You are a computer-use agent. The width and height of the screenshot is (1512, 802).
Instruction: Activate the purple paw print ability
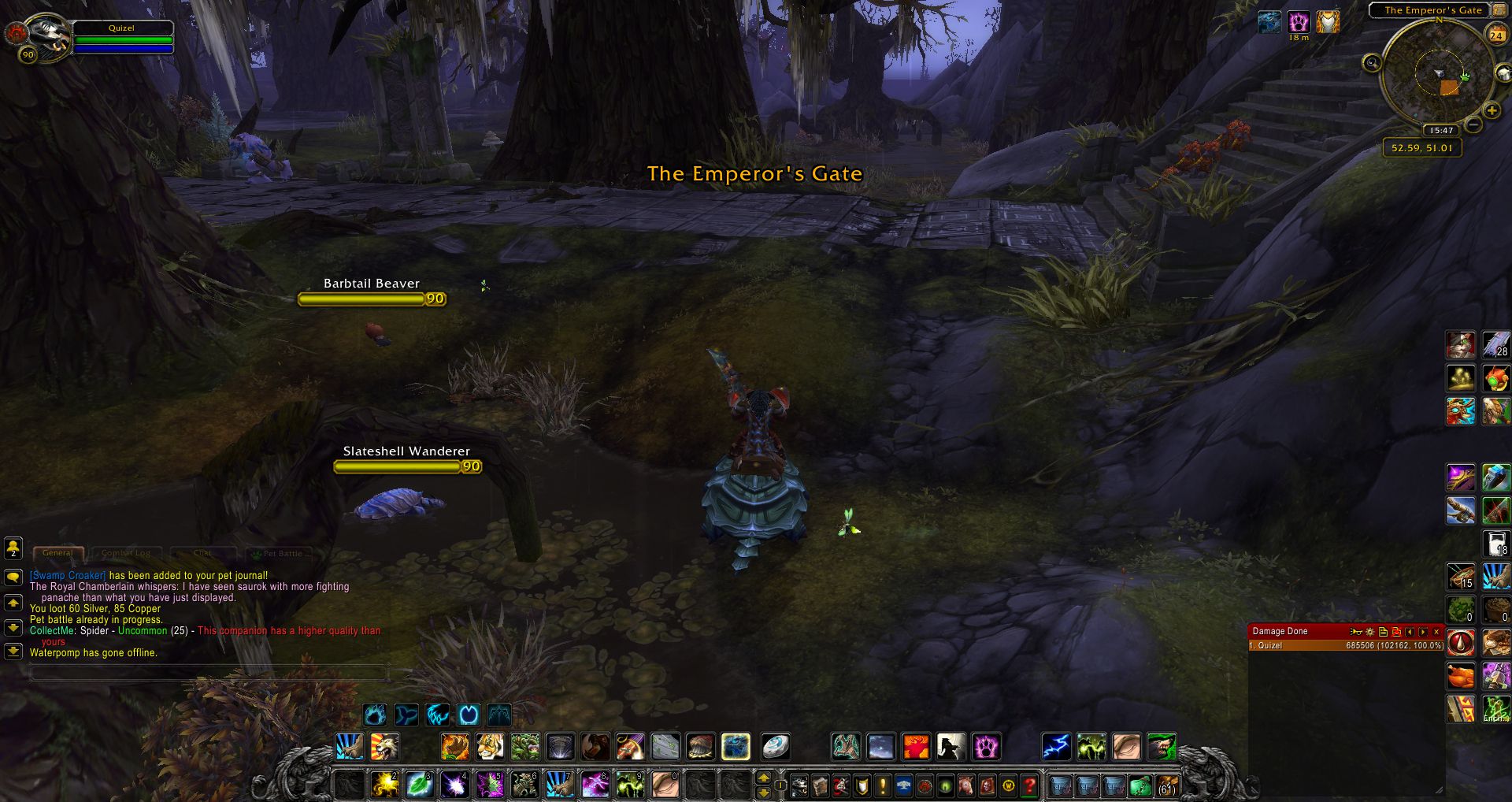985,746
